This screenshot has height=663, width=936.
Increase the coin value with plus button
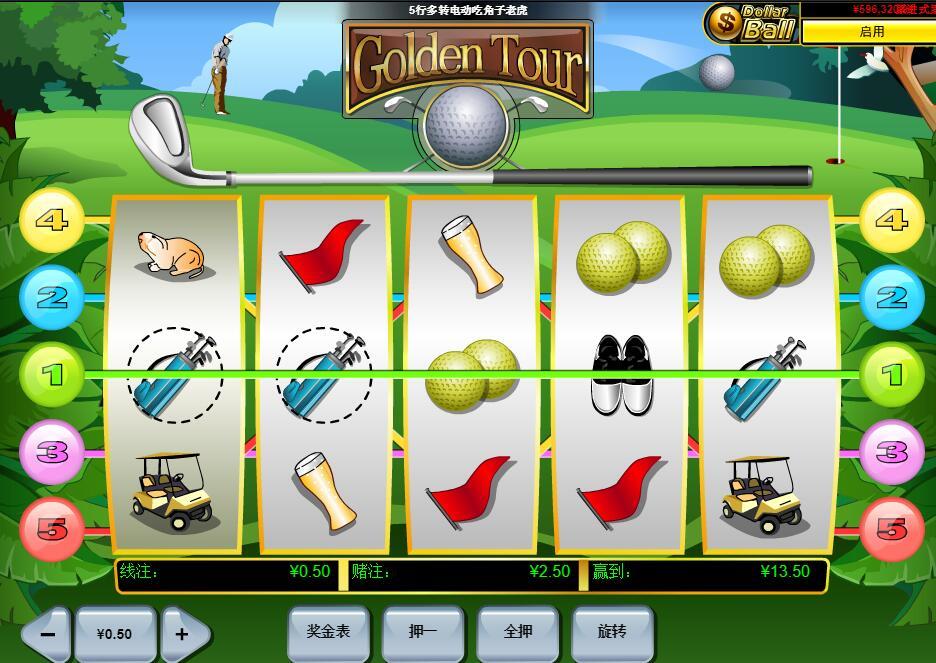(184, 634)
